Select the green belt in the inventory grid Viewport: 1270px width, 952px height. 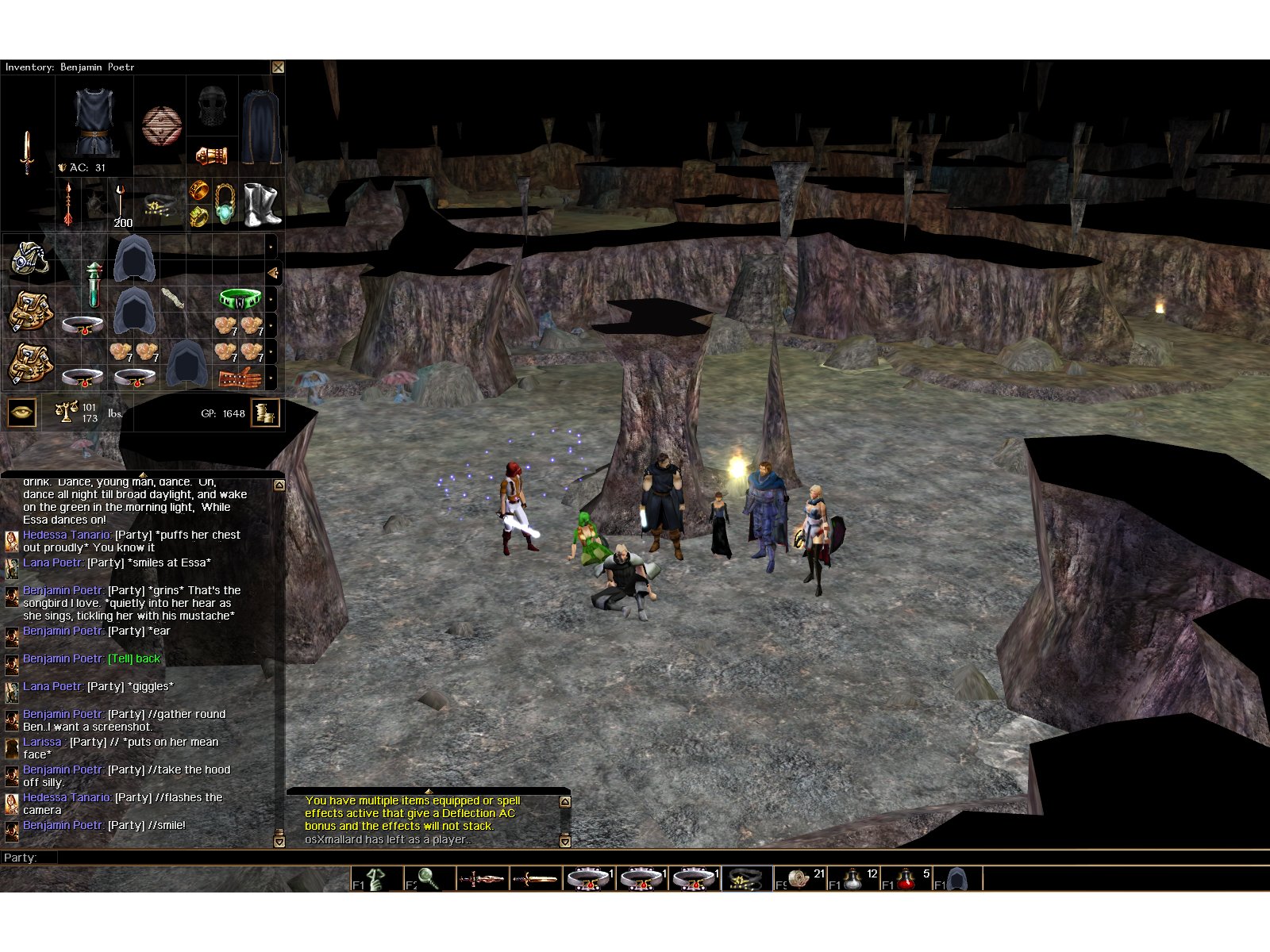pyautogui.click(x=239, y=299)
